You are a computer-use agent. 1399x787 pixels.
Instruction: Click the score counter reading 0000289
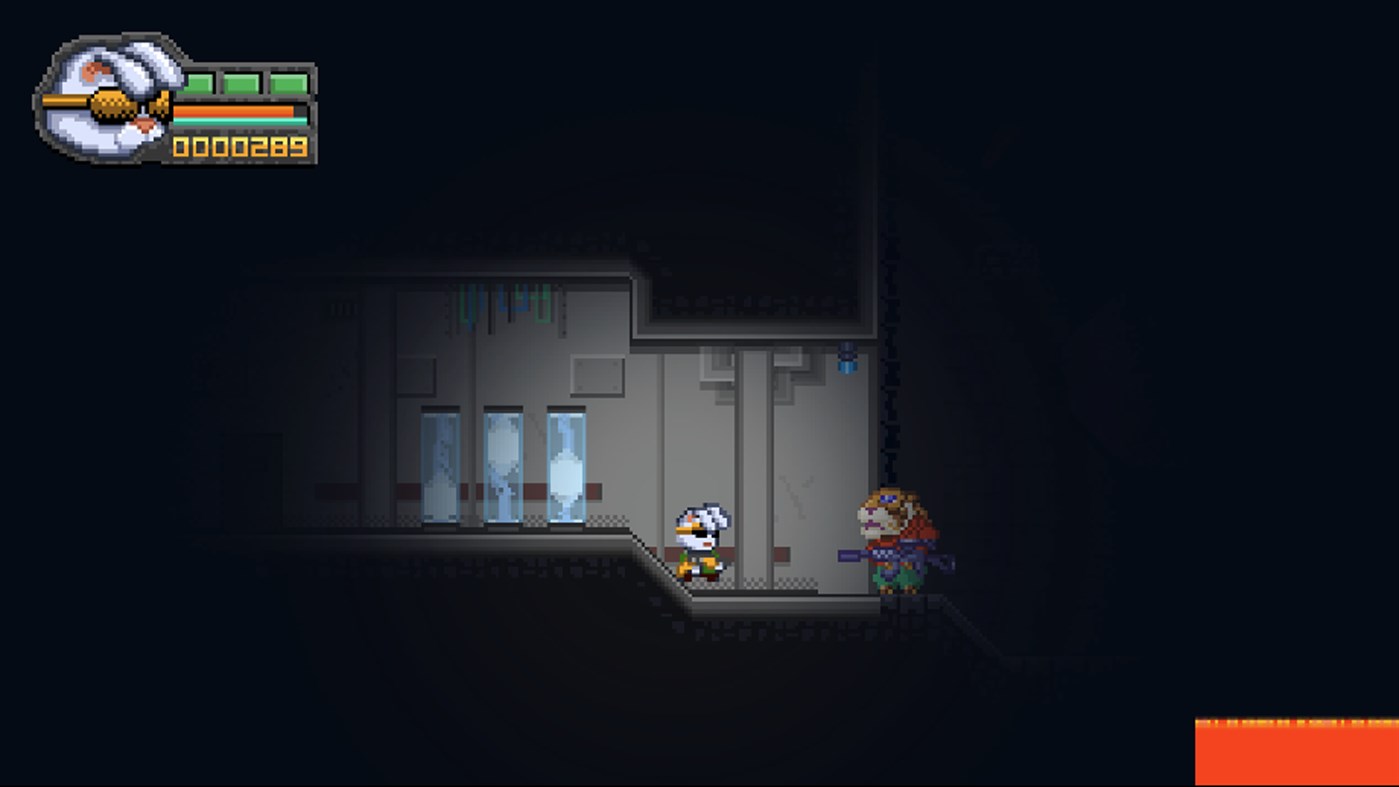pos(241,146)
